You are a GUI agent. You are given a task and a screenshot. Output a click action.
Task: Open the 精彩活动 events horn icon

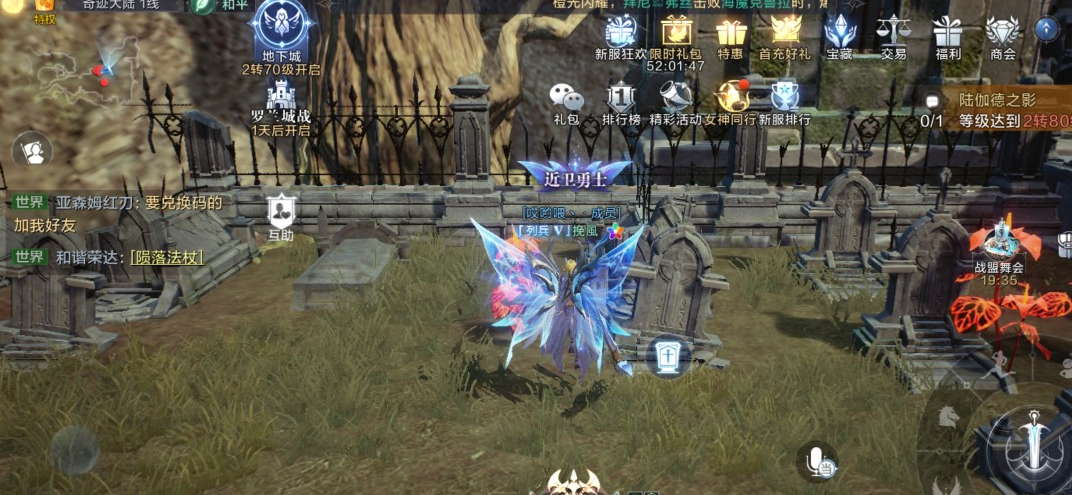676,99
